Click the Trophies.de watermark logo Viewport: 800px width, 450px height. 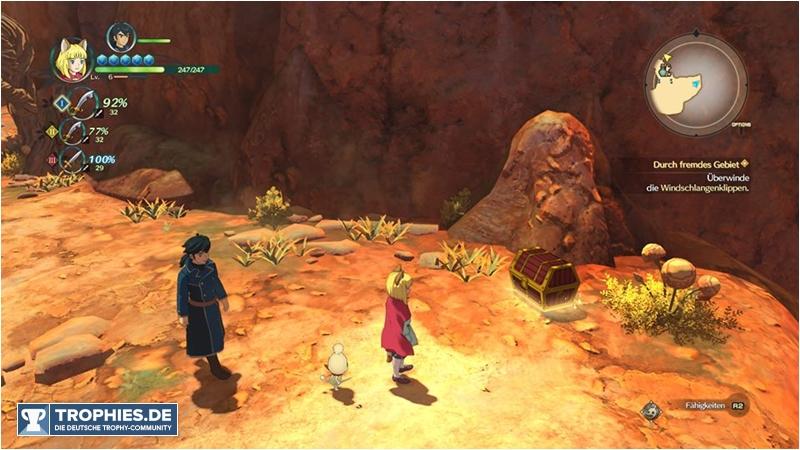pos(98,419)
